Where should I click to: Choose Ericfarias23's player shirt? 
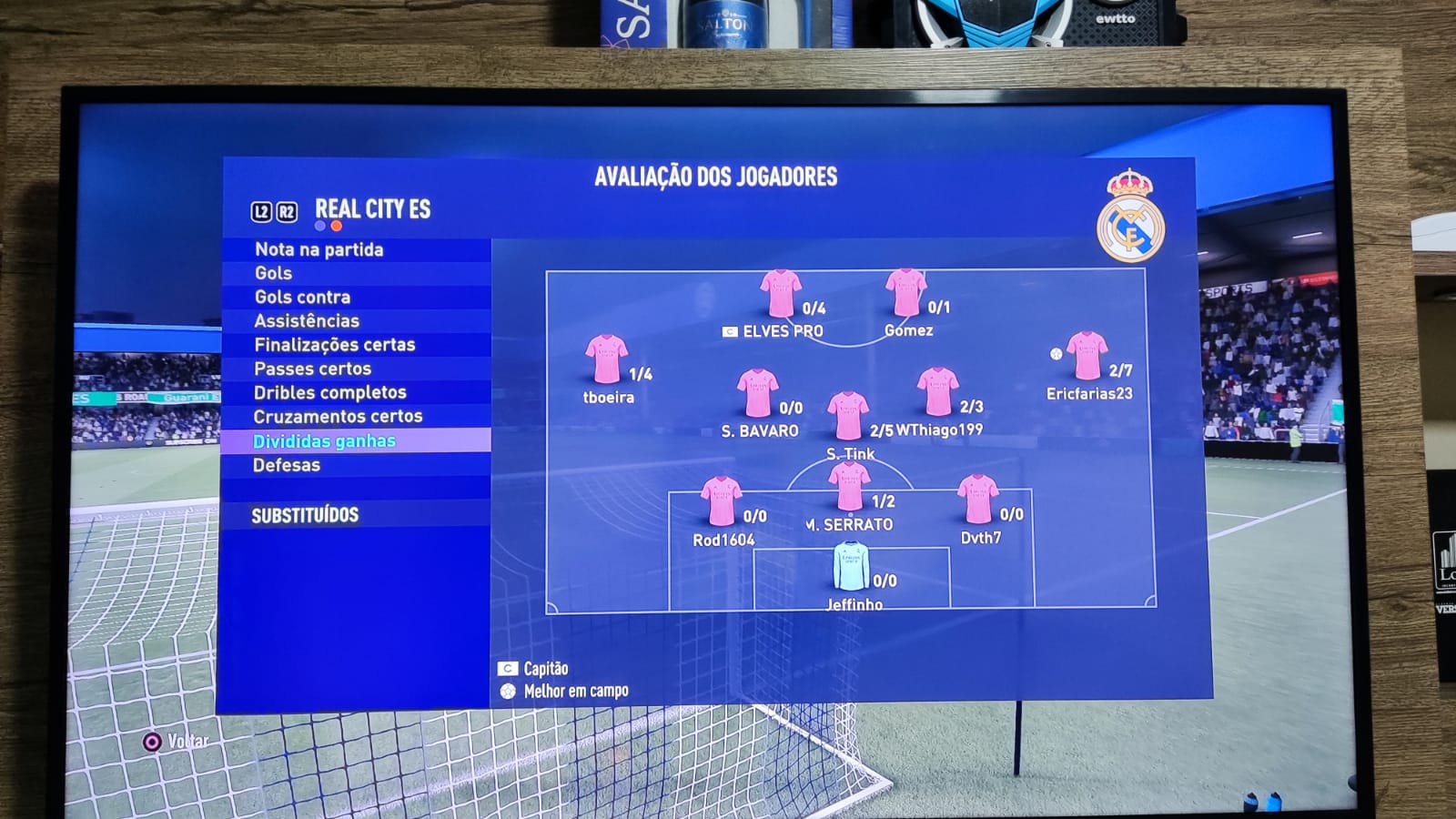tap(1086, 356)
